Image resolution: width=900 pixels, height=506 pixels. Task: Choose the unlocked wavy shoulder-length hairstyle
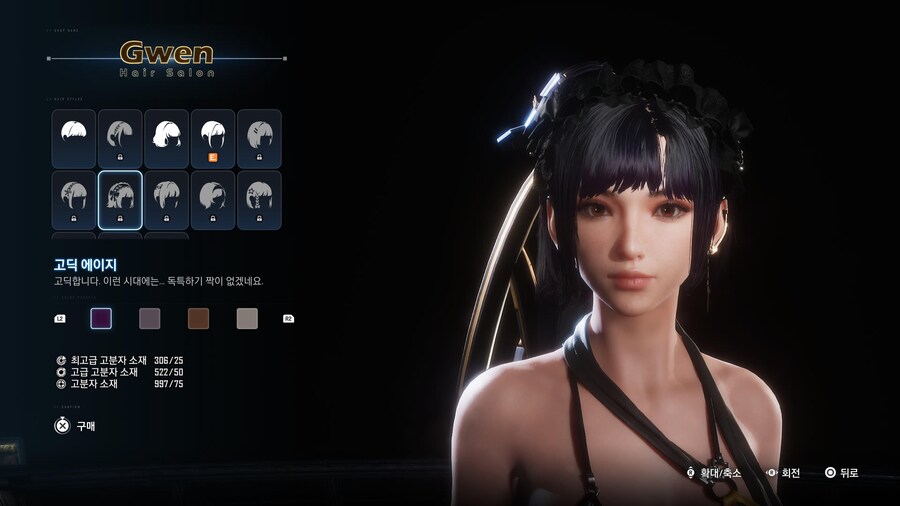pos(166,138)
